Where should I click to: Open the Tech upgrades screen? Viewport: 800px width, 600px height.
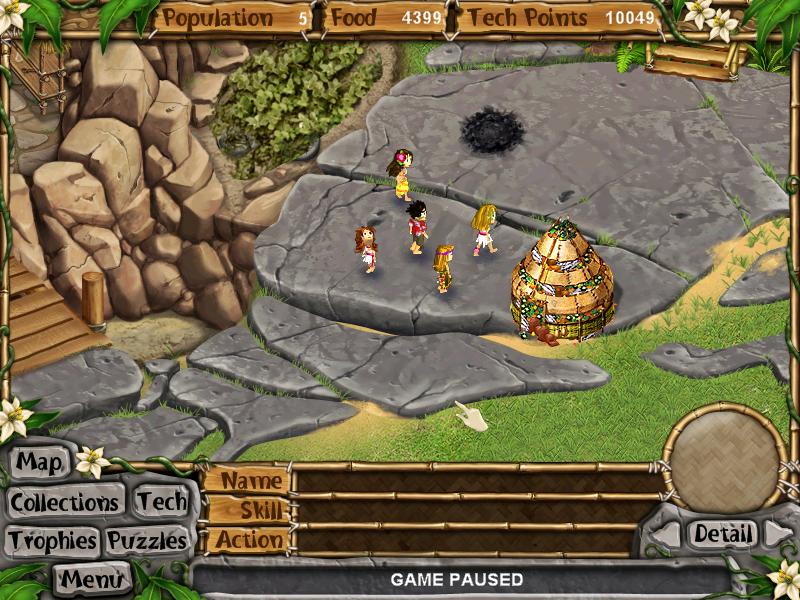tap(161, 501)
